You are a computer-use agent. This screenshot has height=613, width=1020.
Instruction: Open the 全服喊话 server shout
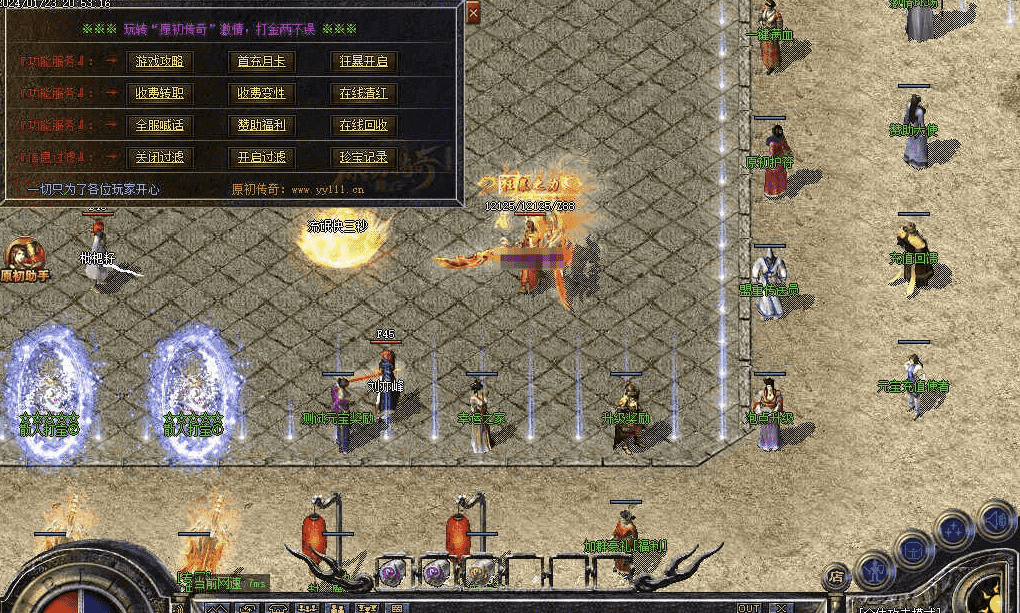[160, 125]
